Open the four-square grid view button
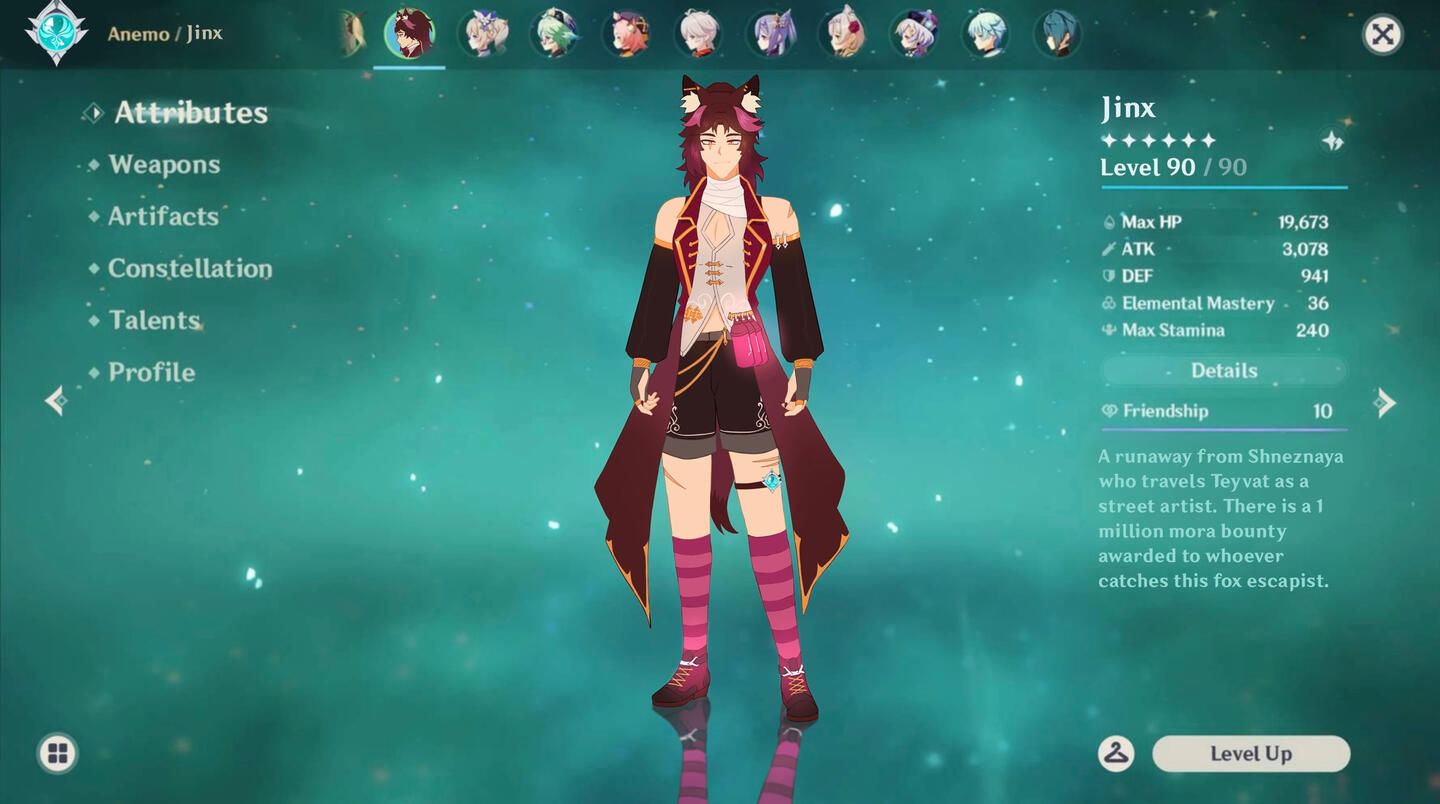The width and height of the screenshot is (1440, 804). tap(57, 753)
